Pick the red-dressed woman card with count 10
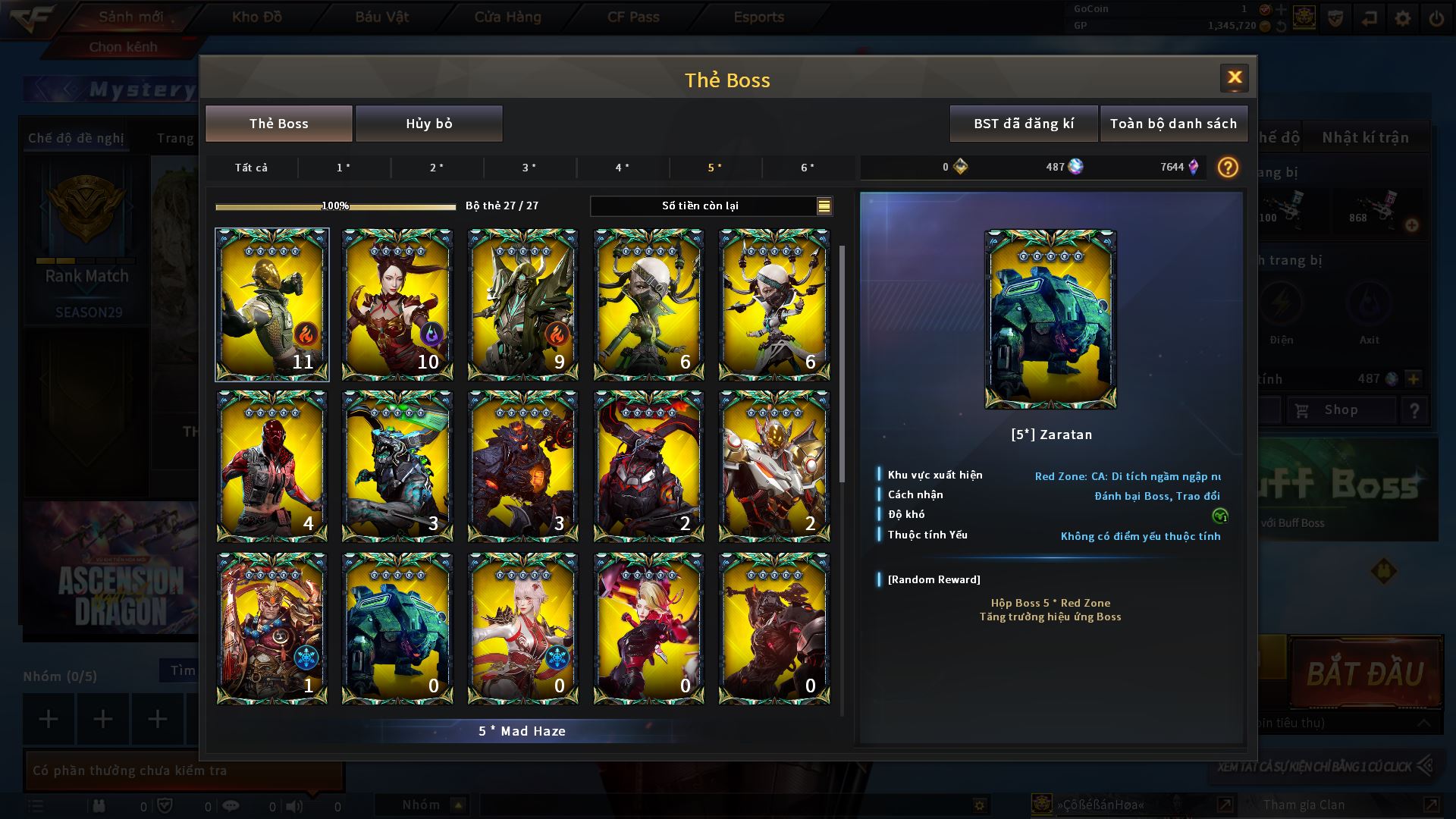Screen dimensions: 1456x819 (x=397, y=304)
